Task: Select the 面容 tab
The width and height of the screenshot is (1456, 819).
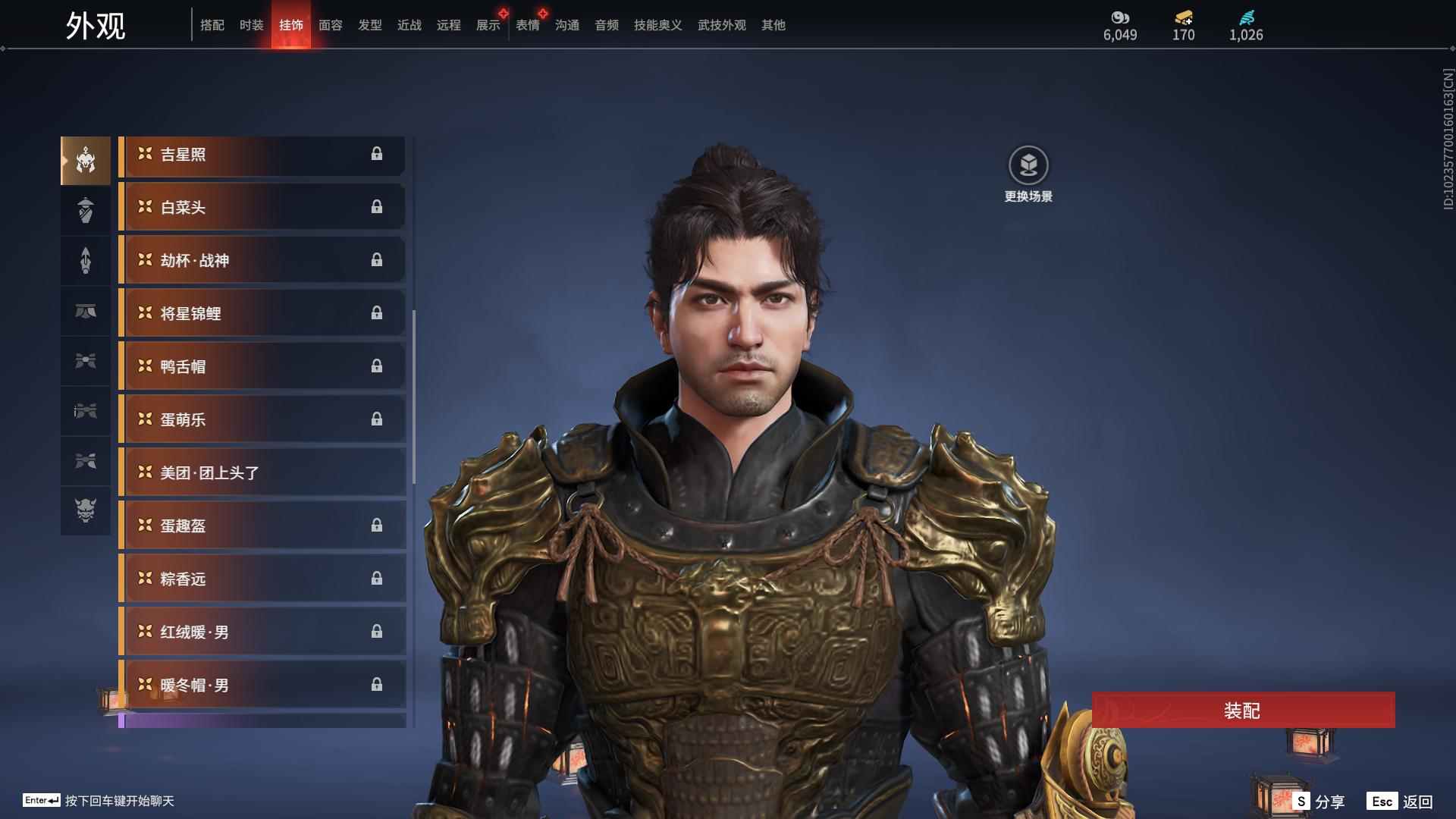Action: click(330, 25)
